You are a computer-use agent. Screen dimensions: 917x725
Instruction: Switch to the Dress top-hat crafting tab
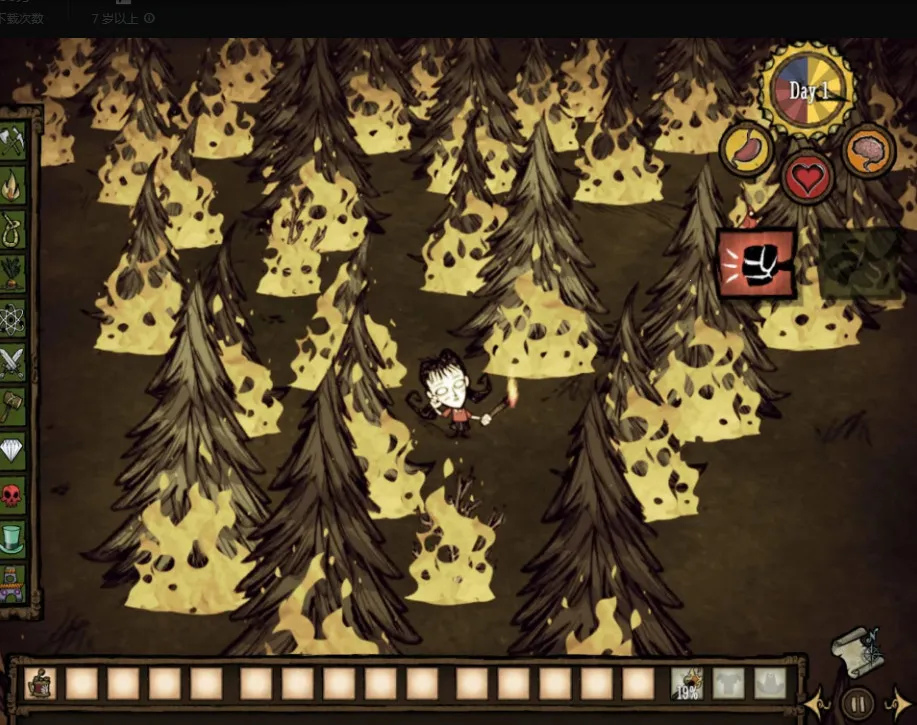tap(13, 538)
